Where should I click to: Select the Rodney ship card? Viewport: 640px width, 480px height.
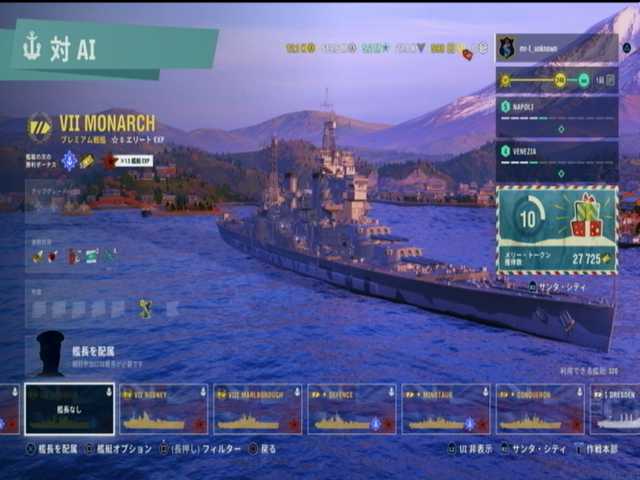click(163, 410)
